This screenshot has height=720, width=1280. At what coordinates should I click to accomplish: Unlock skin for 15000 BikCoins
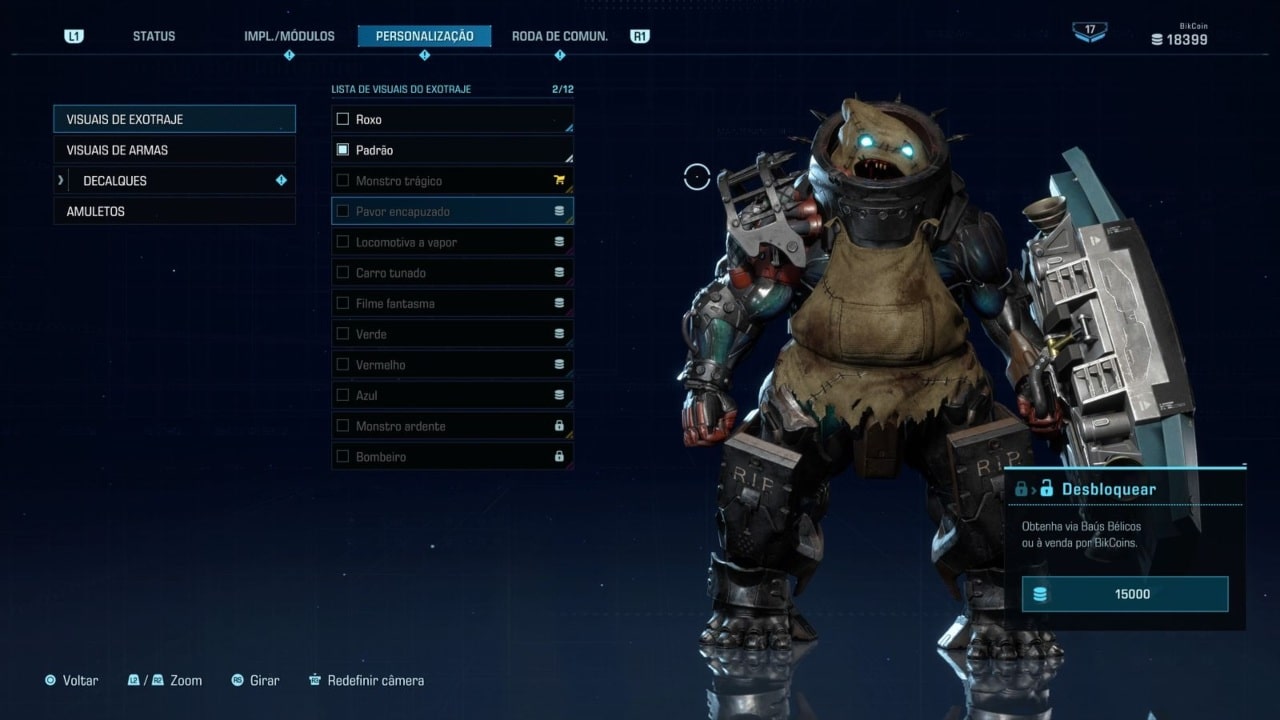(x=1125, y=594)
